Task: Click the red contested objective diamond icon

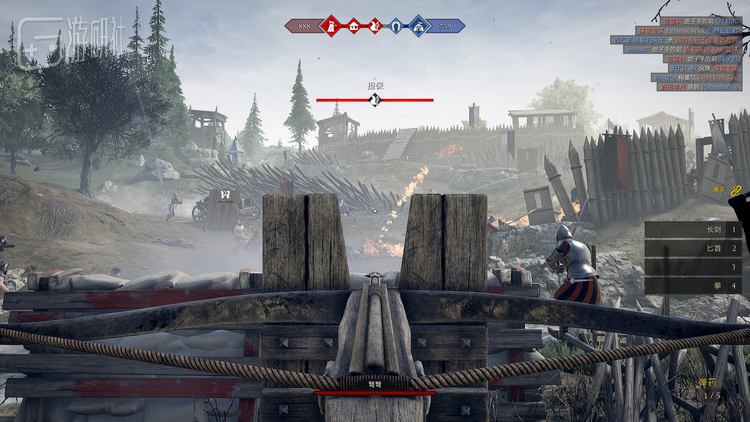Action: tap(374, 25)
